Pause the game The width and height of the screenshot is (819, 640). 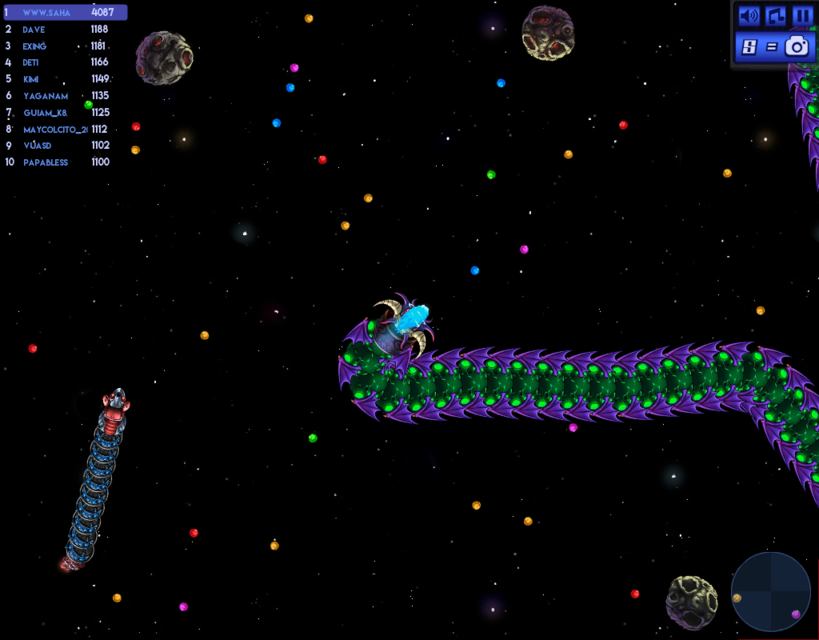[802, 16]
